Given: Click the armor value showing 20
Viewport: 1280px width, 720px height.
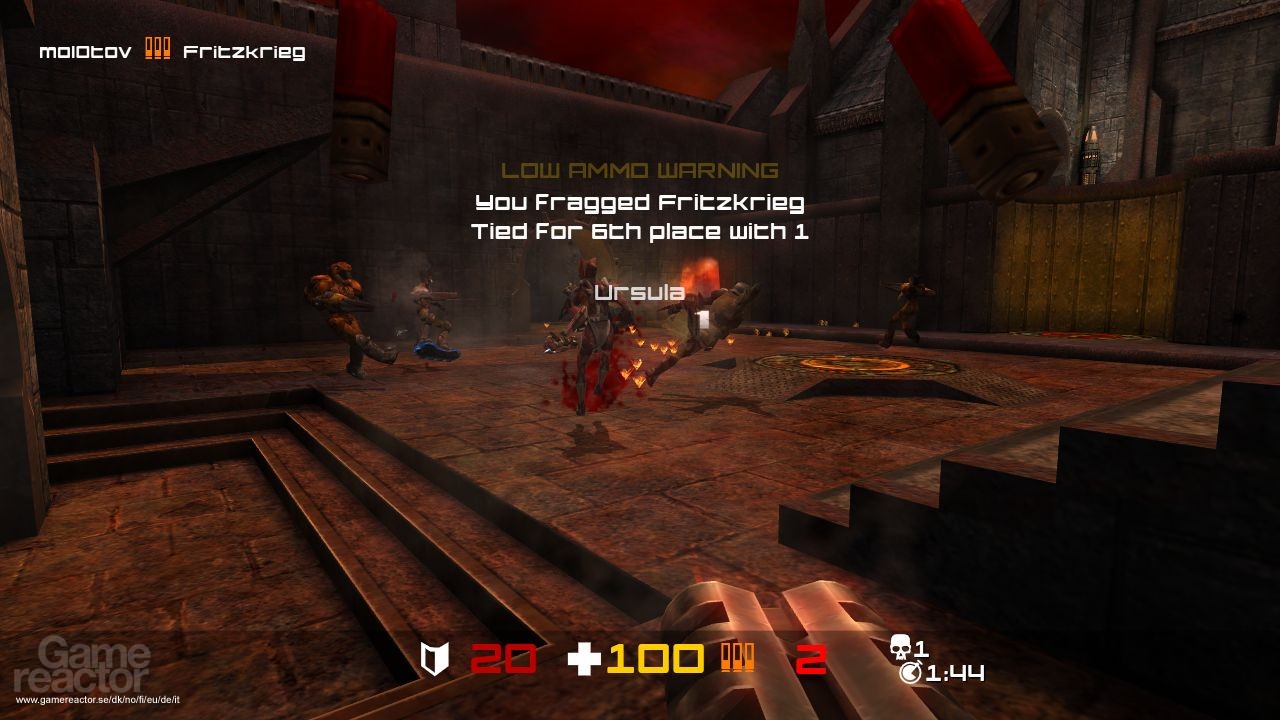Looking at the screenshot, I should click(x=504, y=659).
